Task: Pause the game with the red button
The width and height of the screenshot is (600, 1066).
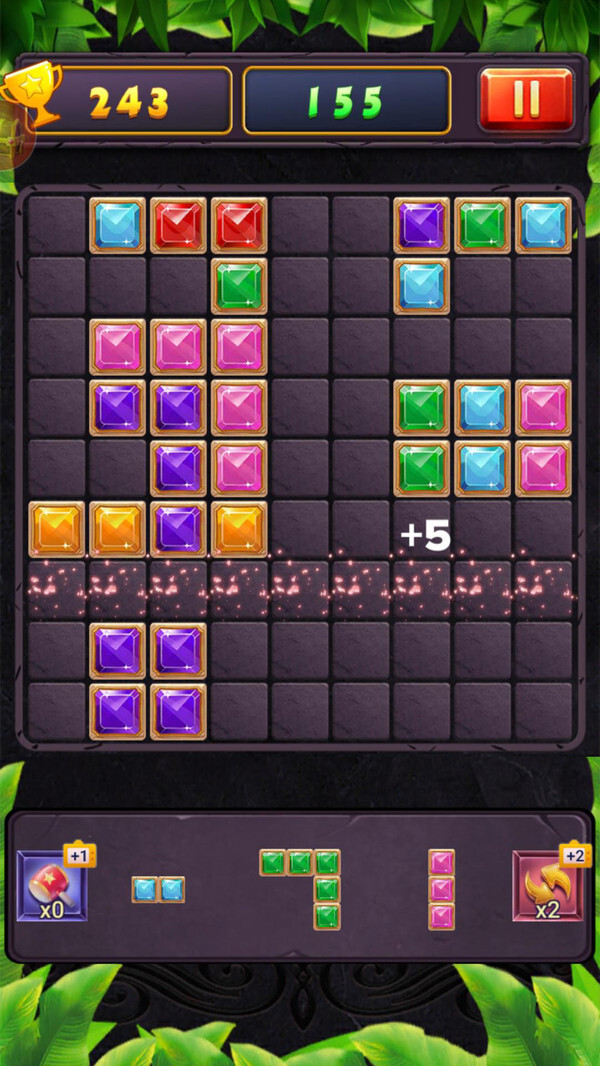Action: [x=526, y=99]
